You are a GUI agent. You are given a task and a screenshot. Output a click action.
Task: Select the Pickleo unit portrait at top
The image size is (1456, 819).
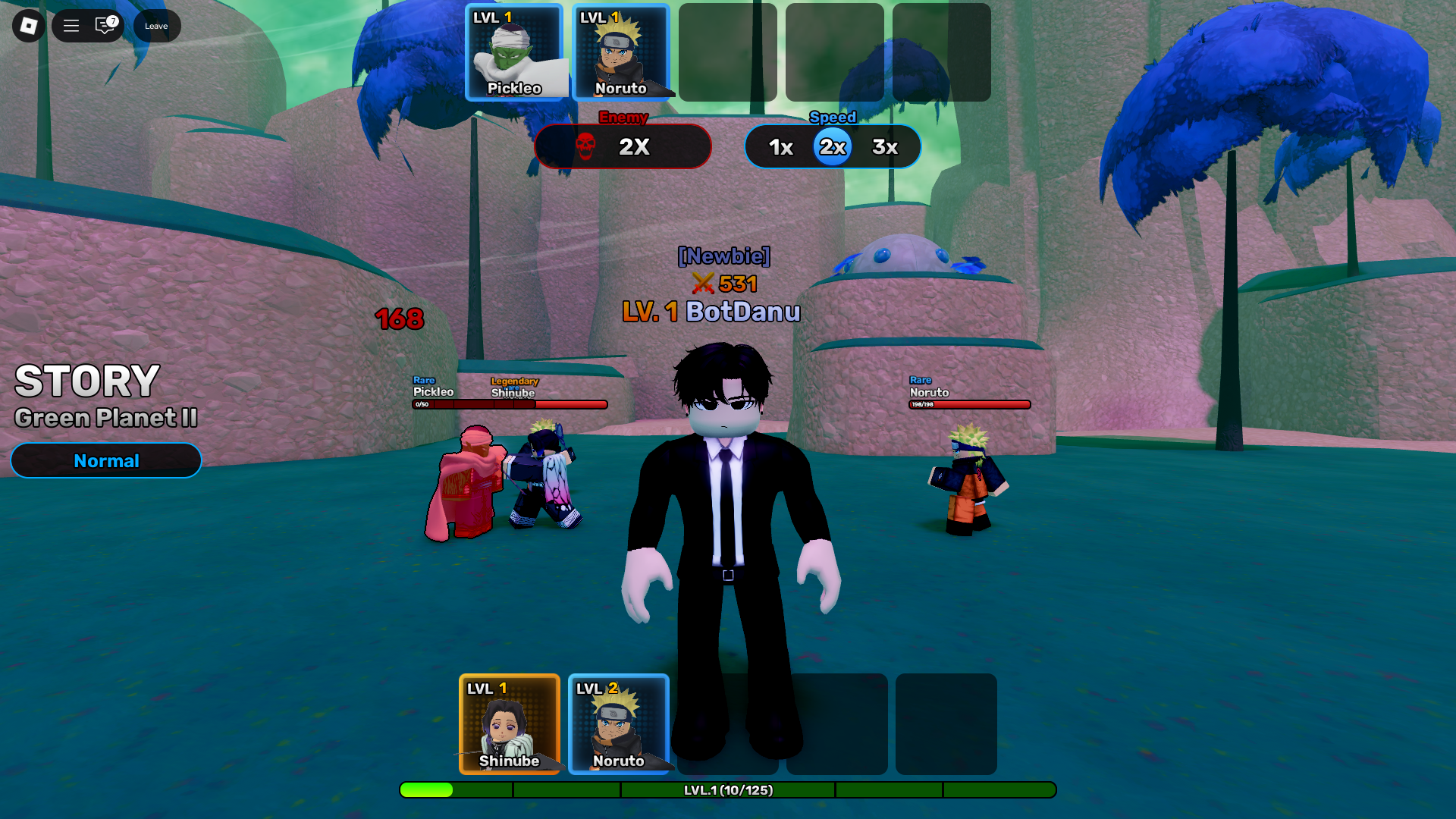click(516, 51)
